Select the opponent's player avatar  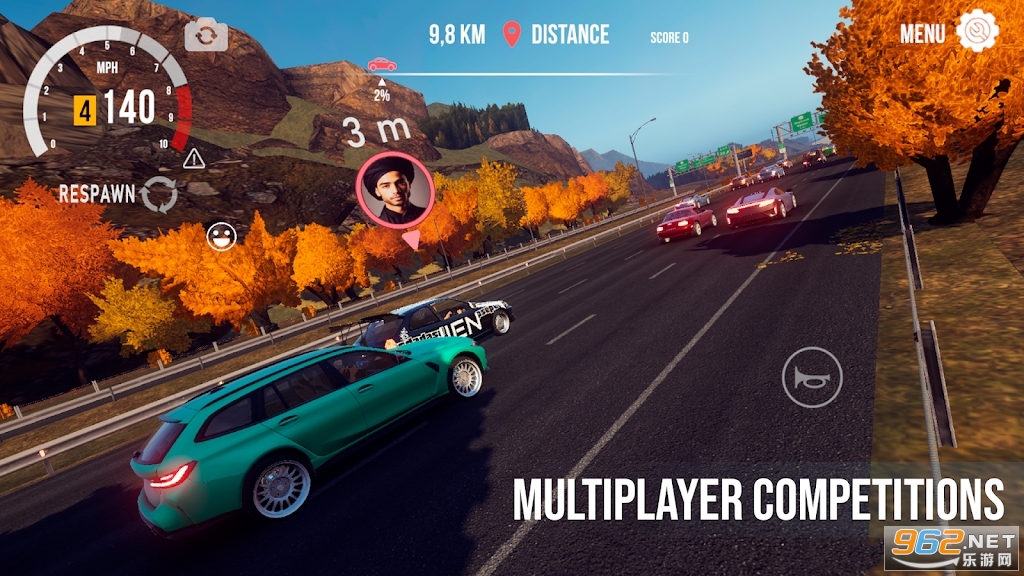[x=394, y=192]
